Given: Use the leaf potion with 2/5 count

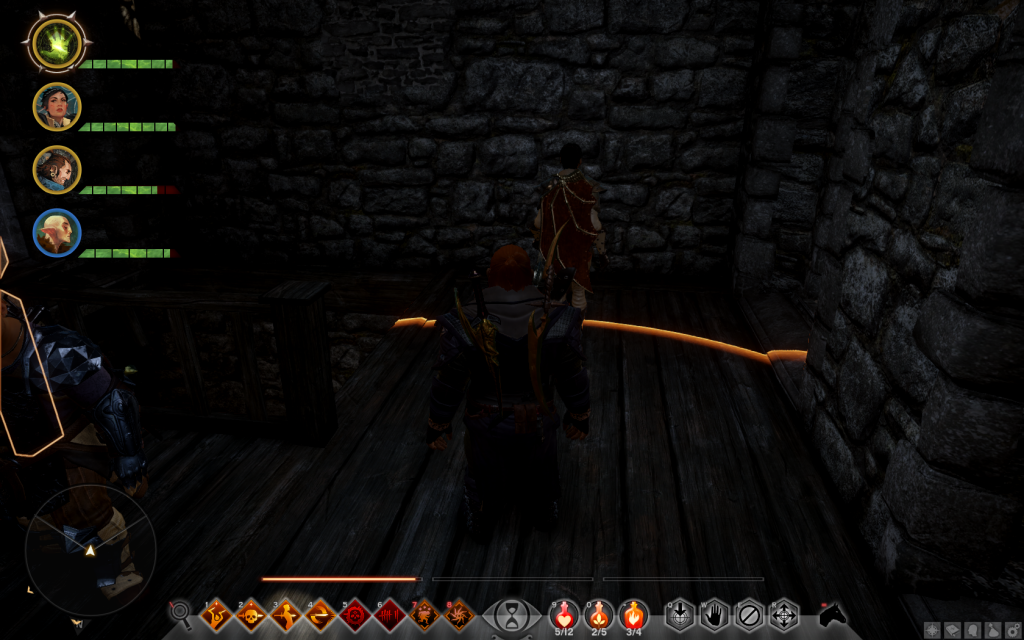Looking at the screenshot, I should pos(598,613).
